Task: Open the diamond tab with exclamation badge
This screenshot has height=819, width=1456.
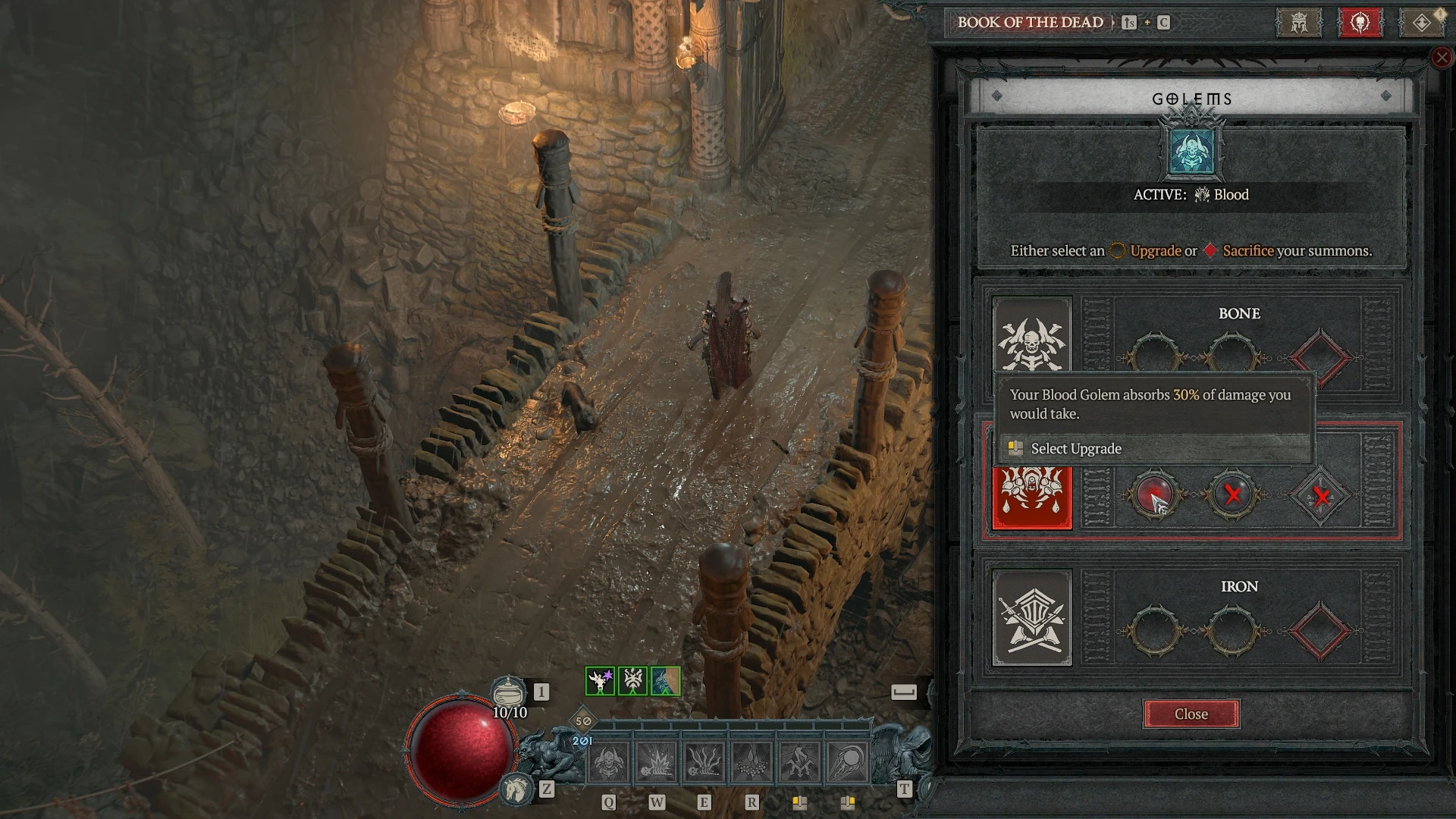Action: click(1422, 23)
